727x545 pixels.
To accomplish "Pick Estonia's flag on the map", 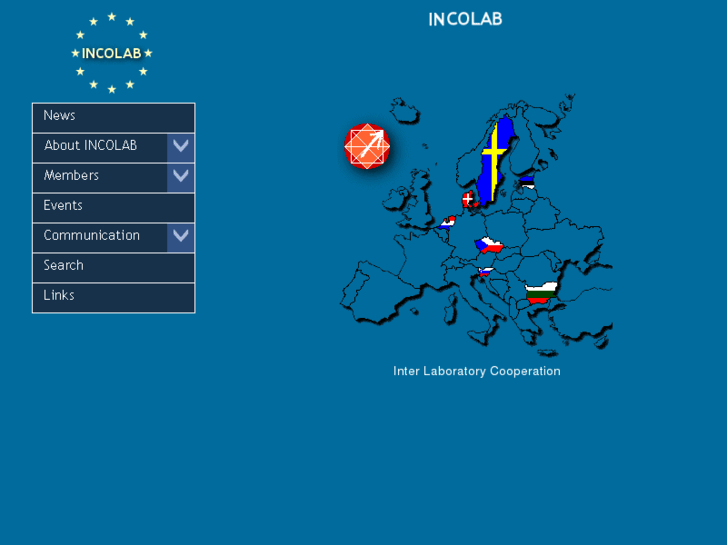I will tap(527, 183).
